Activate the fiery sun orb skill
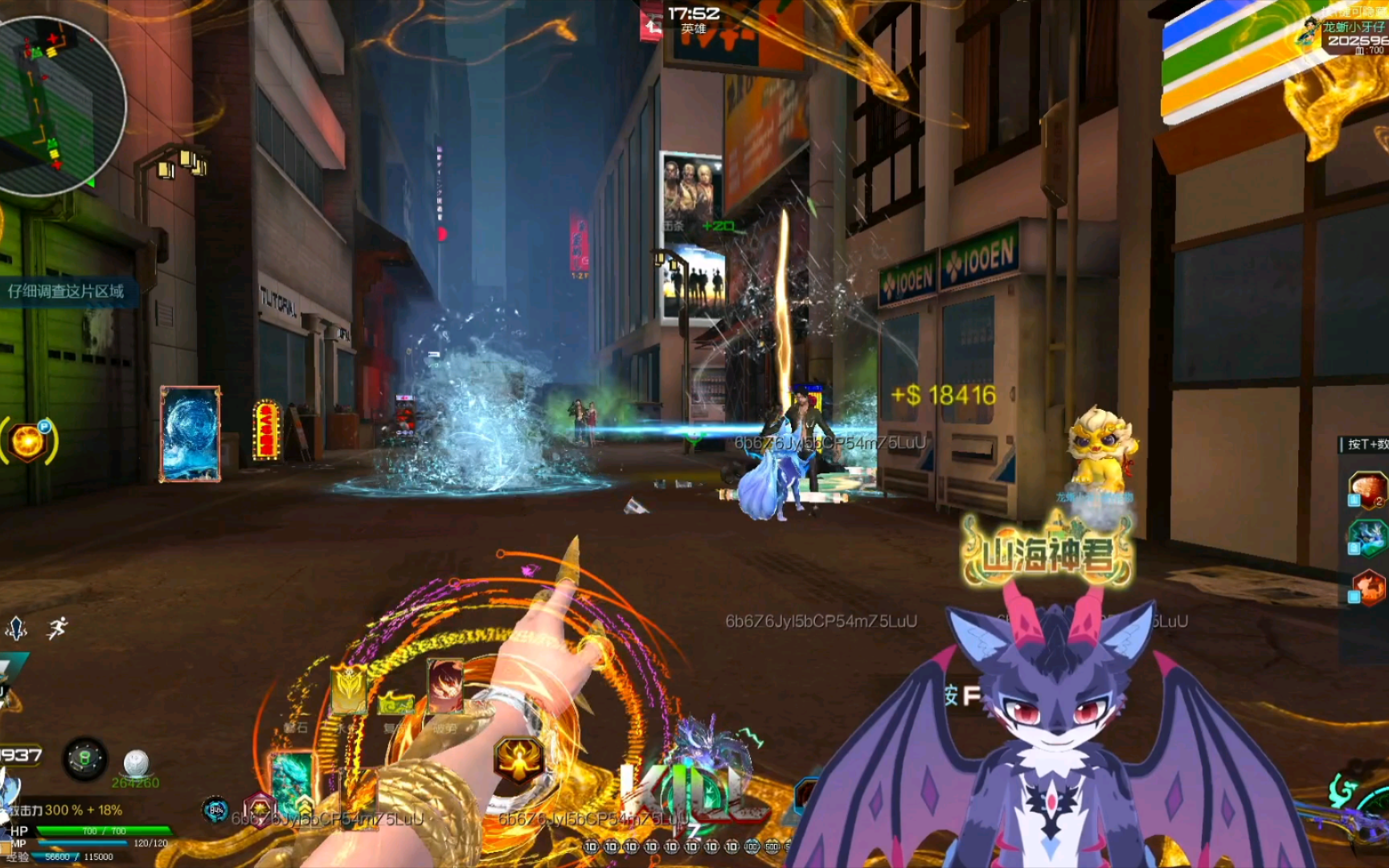Viewport: 1389px width, 868px height. pyautogui.click(x=28, y=441)
